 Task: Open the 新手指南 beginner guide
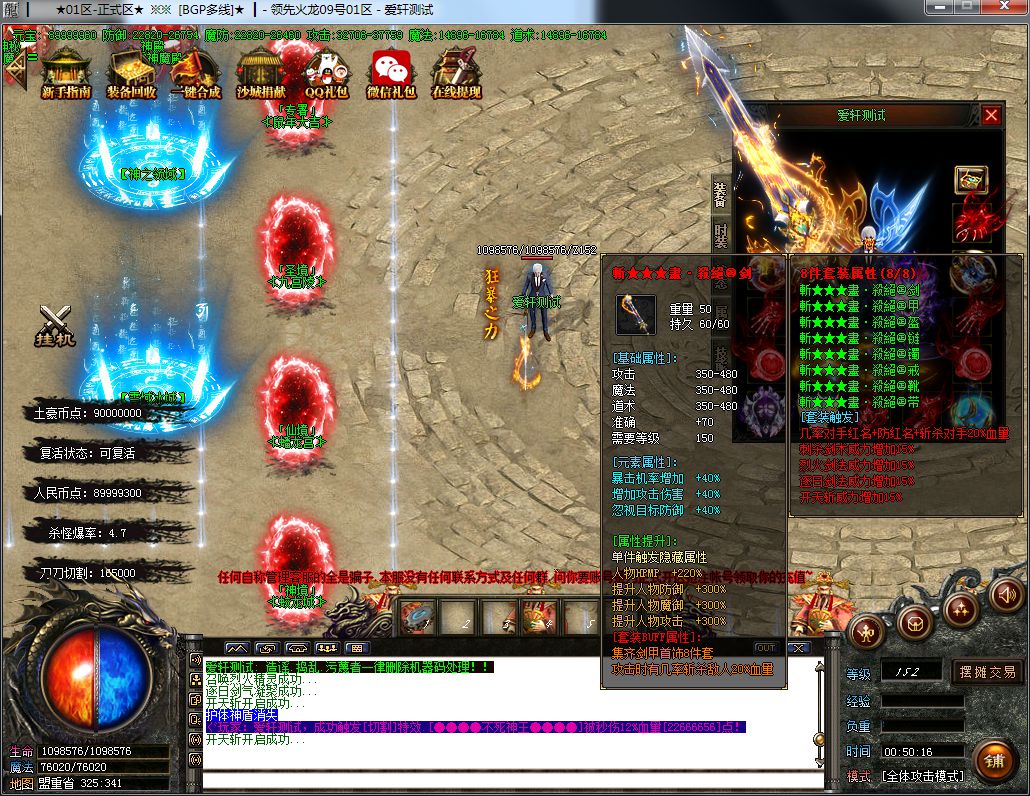[x=66, y=74]
